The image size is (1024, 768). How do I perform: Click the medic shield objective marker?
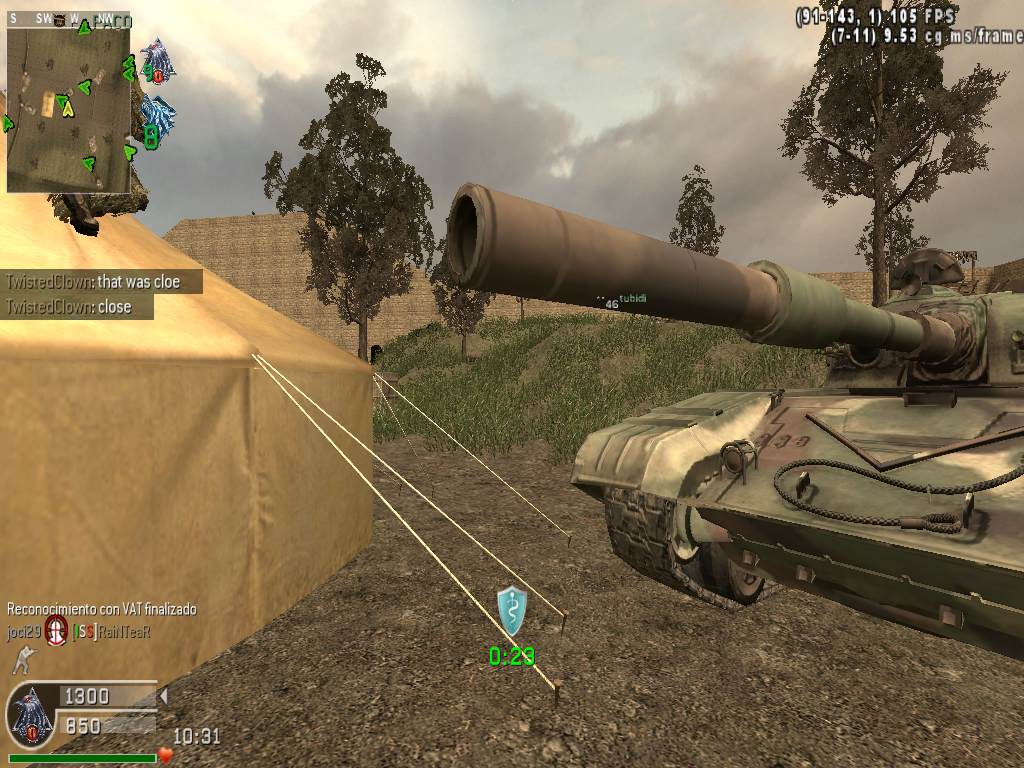pos(512,610)
